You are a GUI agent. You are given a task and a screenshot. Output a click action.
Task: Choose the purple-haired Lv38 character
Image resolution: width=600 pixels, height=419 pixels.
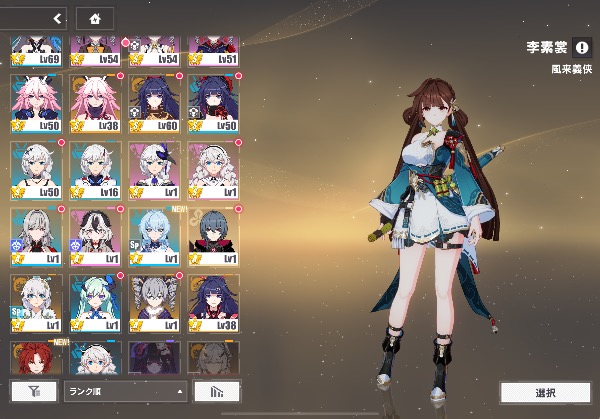pos(214,302)
